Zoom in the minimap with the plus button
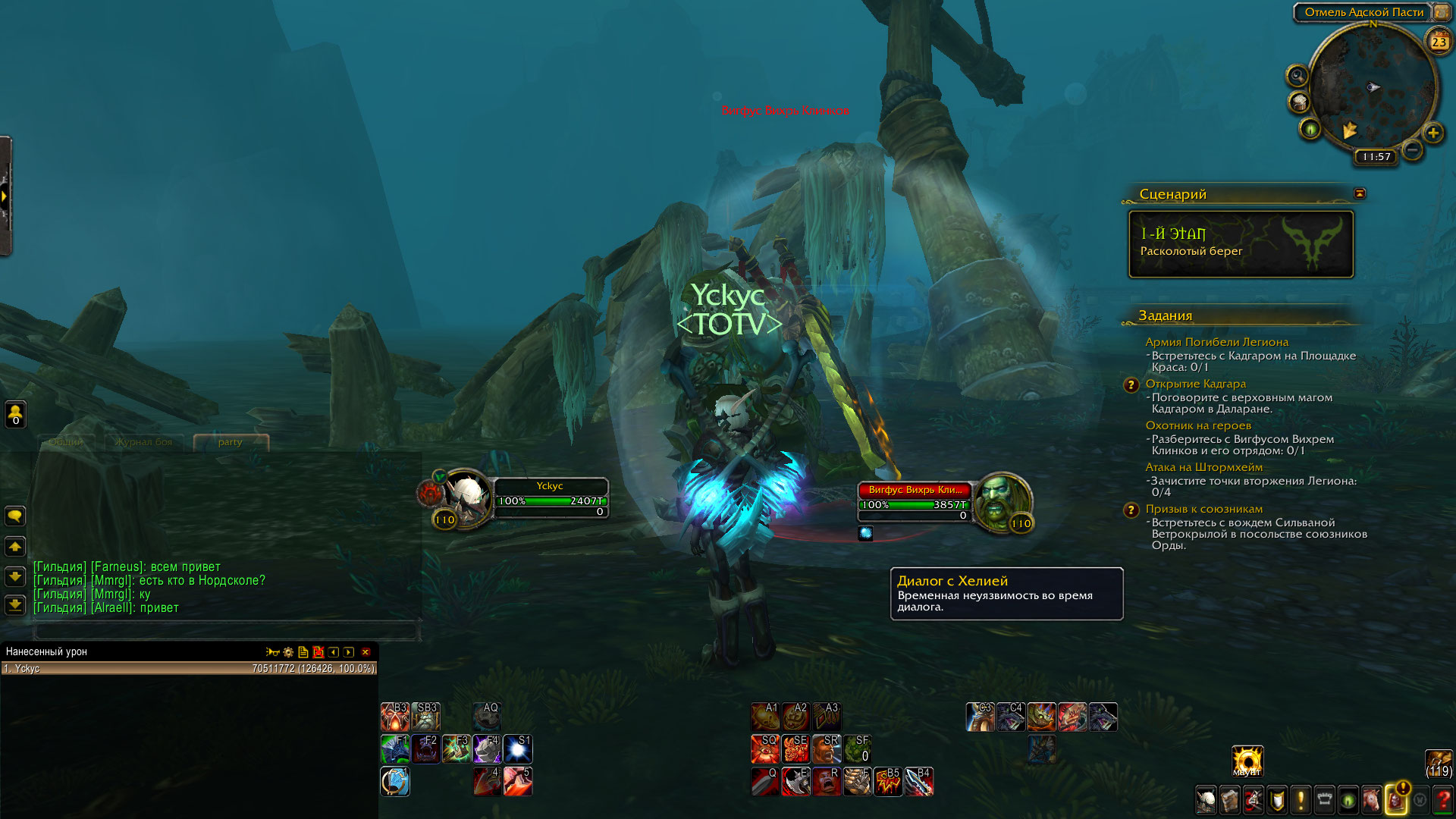 click(1432, 133)
